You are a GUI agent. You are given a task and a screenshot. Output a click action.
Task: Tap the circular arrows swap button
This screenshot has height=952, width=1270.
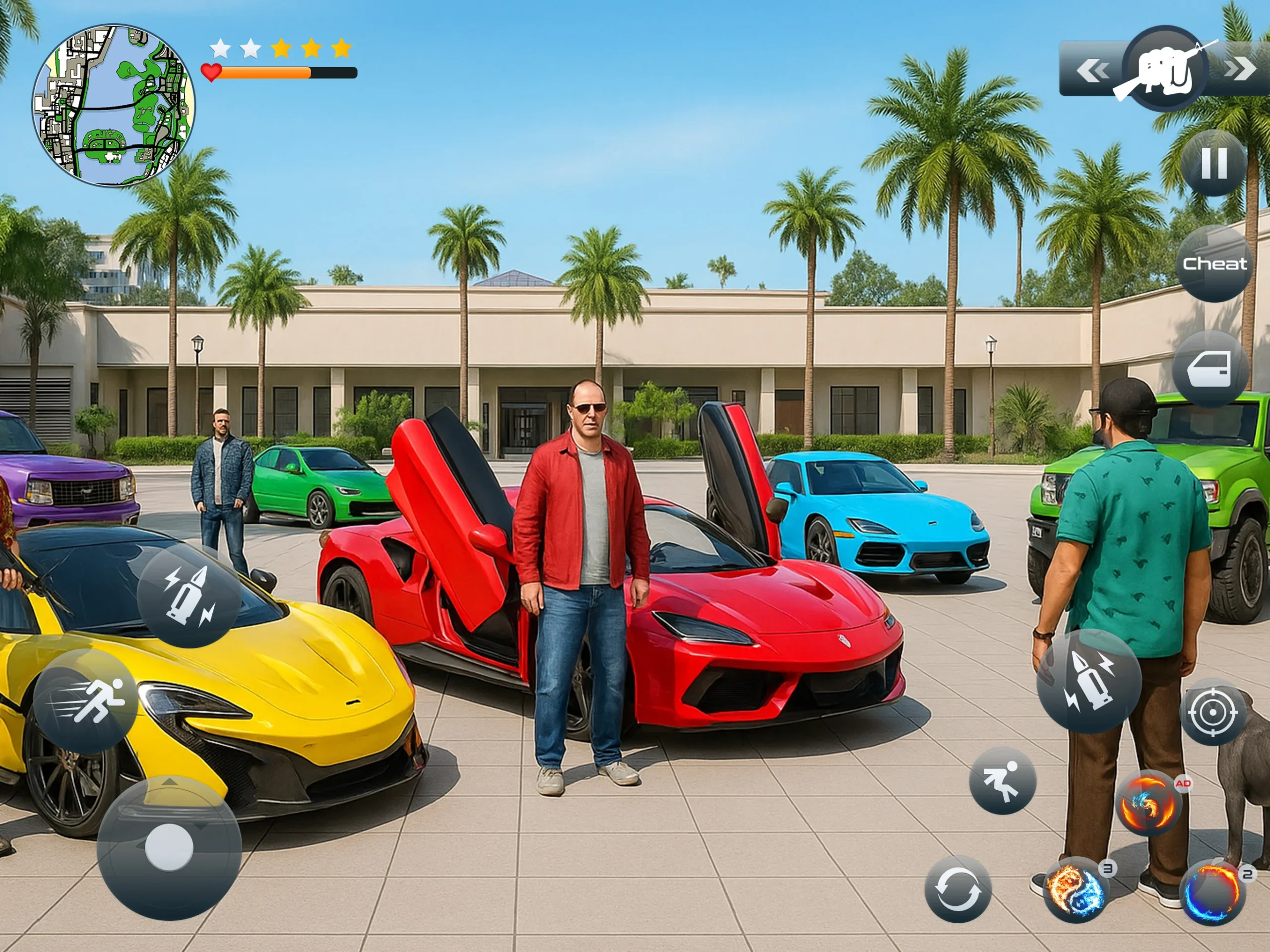(x=957, y=889)
